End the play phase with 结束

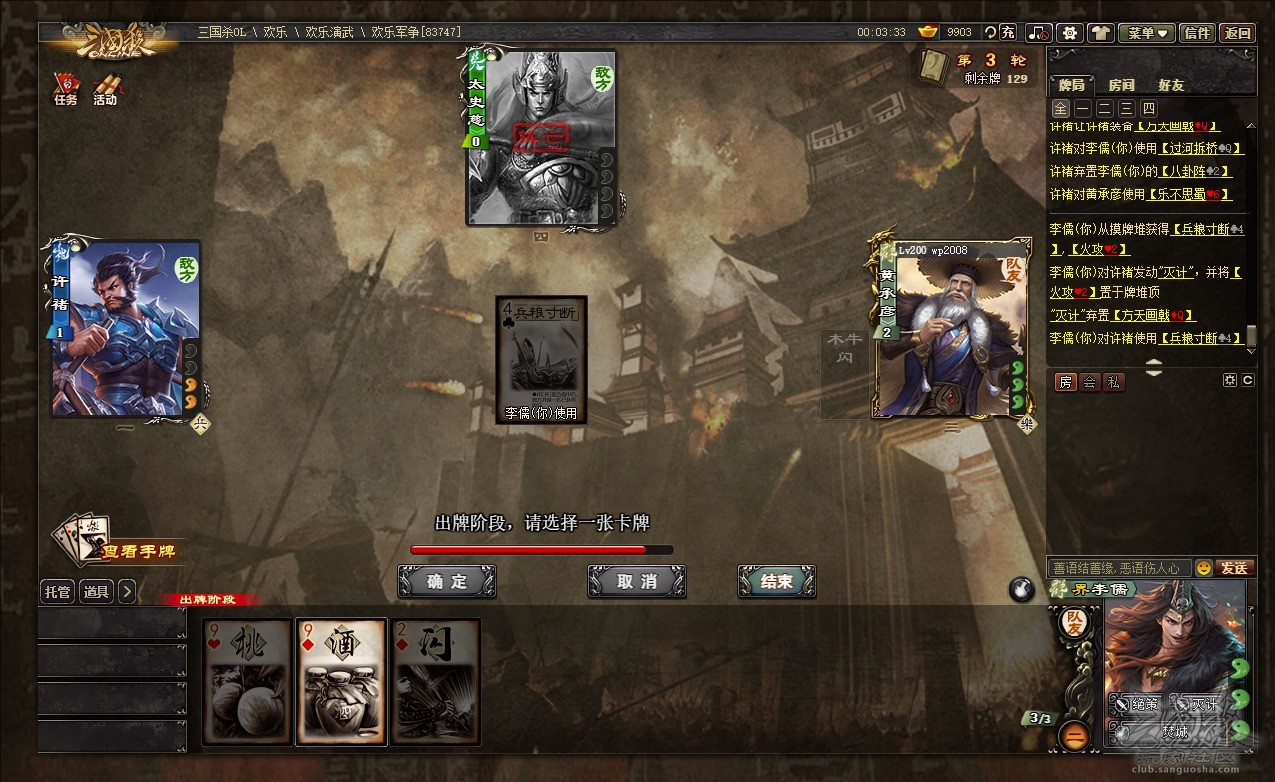click(x=776, y=581)
